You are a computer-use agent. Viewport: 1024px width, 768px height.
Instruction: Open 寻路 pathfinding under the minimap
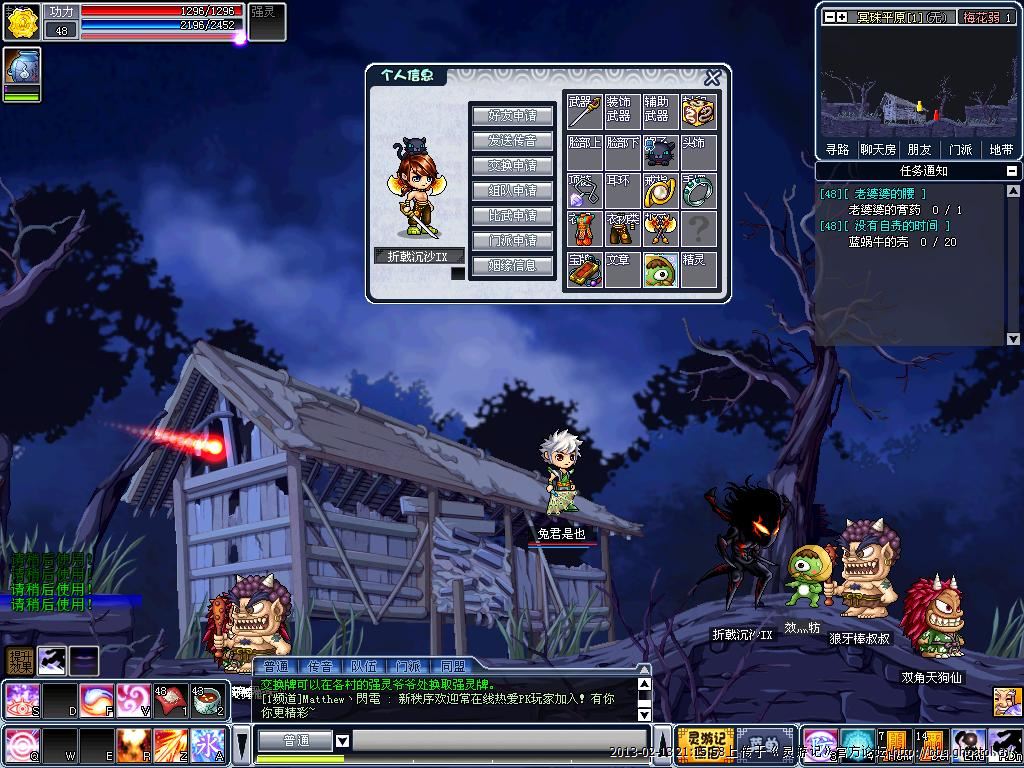pos(837,149)
